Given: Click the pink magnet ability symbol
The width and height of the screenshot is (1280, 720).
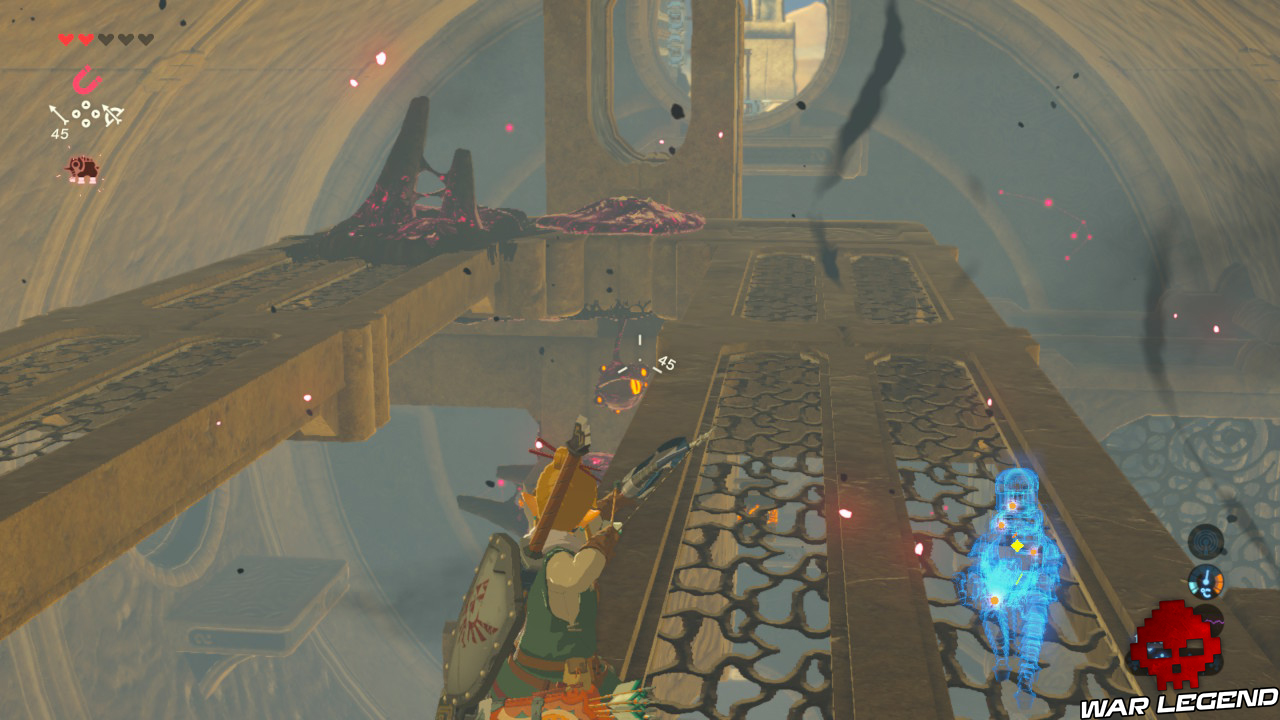Looking at the screenshot, I should tap(87, 80).
